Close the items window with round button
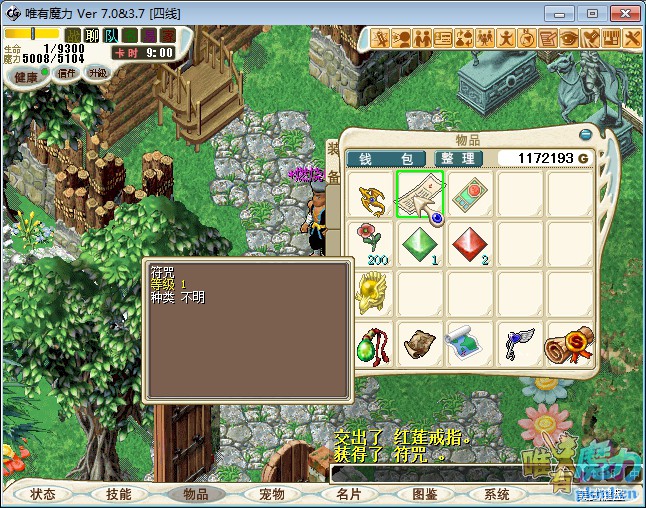Viewport: 646px width, 508px height. pyautogui.click(x=585, y=135)
